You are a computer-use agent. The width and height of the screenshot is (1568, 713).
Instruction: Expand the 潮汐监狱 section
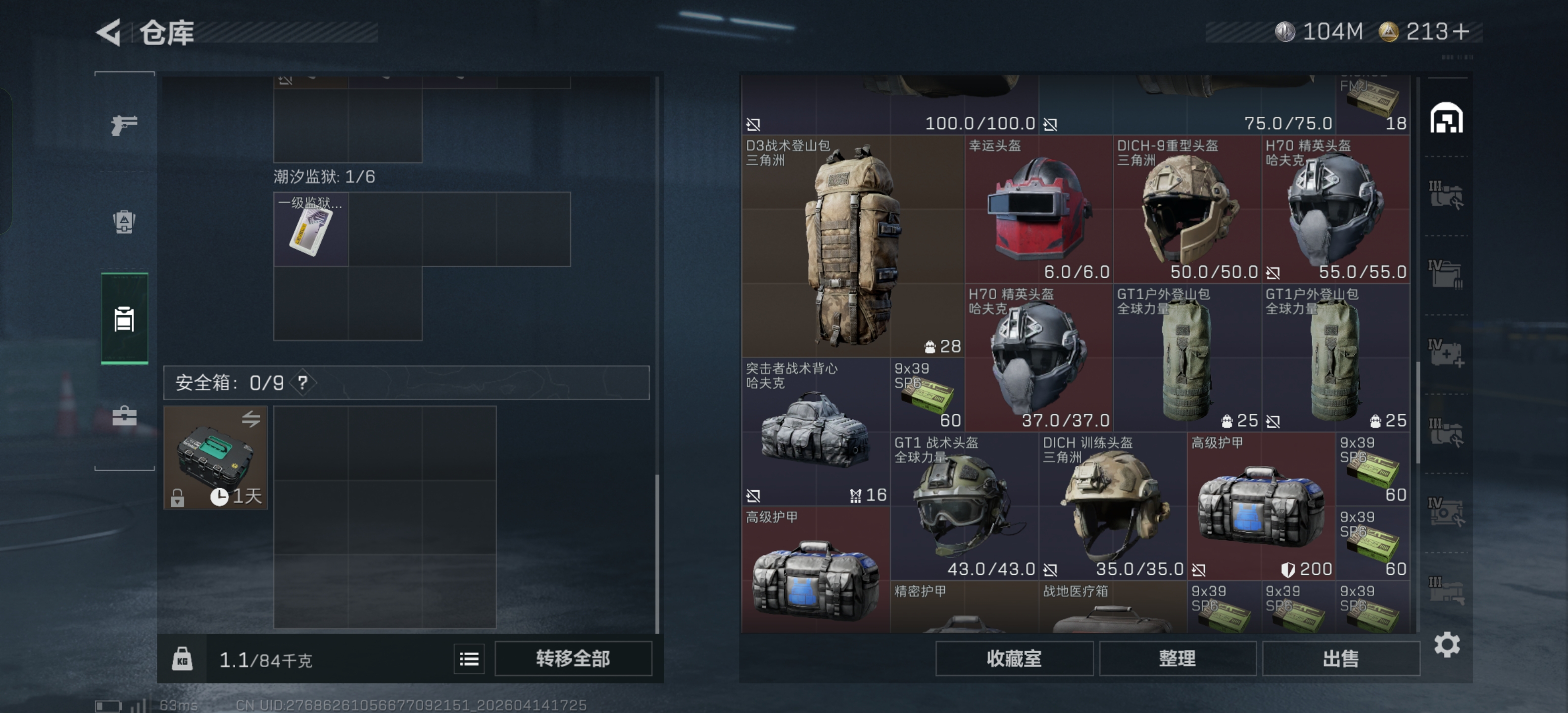click(x=324, y=177)
